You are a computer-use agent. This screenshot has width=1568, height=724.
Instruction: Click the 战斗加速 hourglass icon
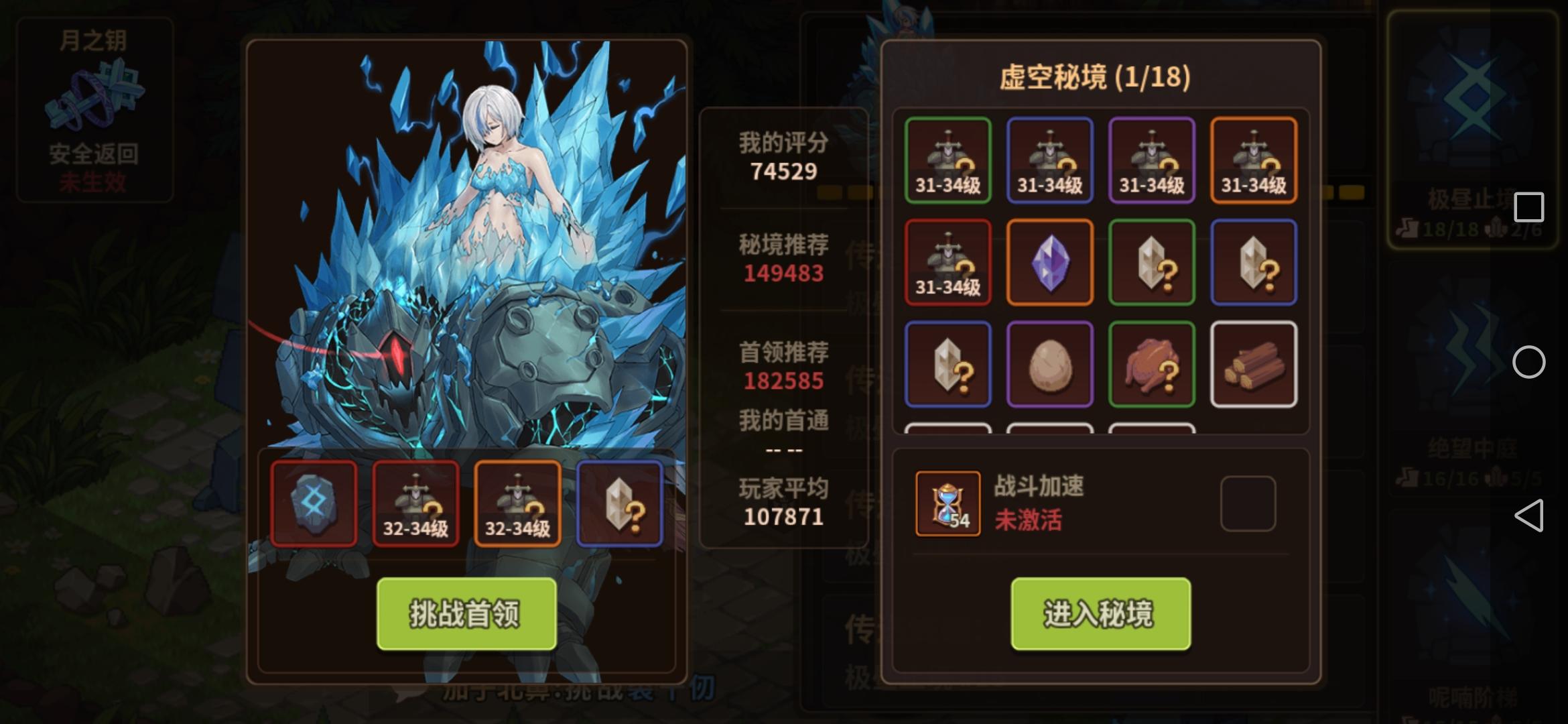[947, 503]
